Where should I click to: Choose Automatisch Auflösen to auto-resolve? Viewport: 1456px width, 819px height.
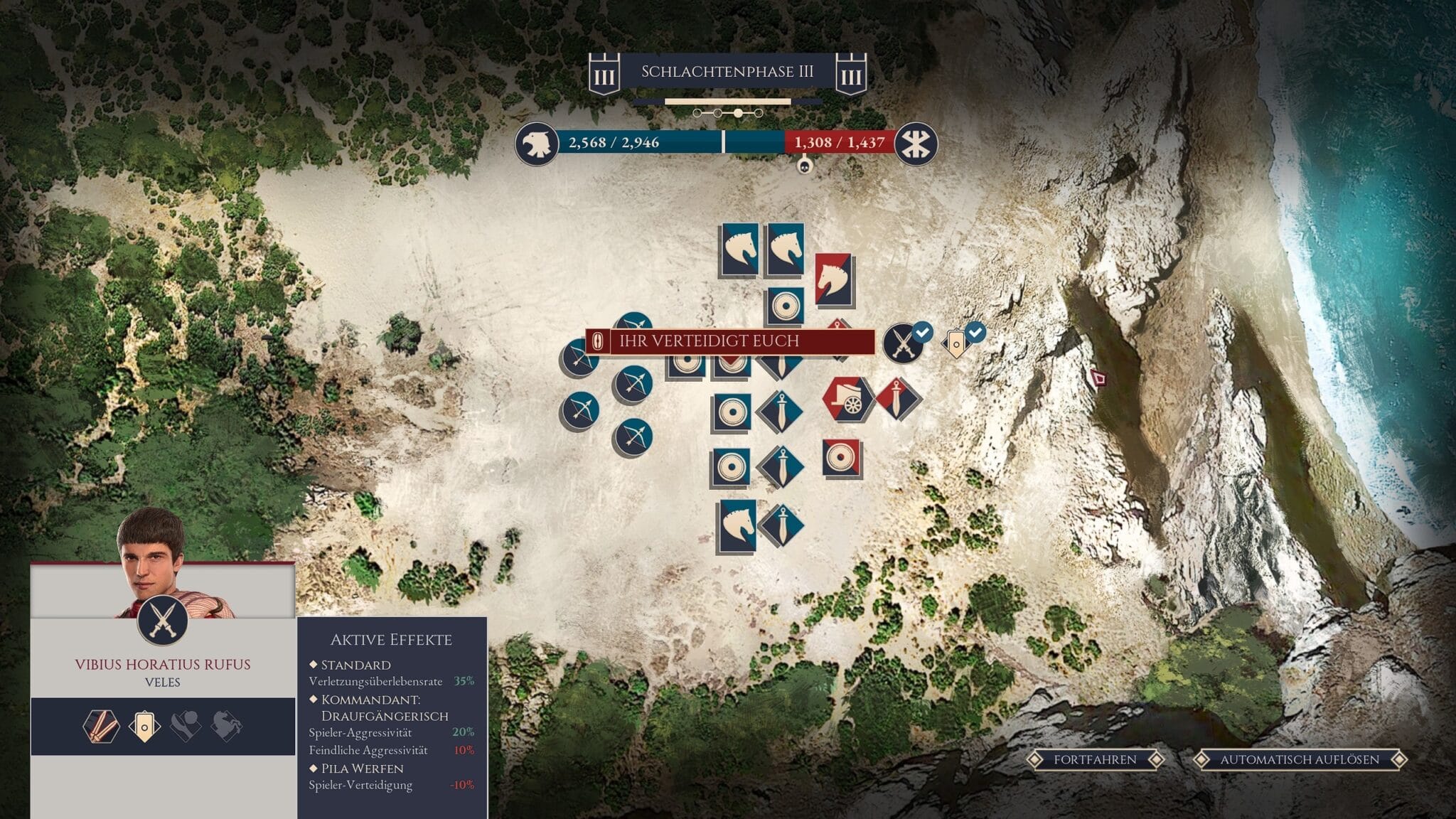click(1299, 759)
